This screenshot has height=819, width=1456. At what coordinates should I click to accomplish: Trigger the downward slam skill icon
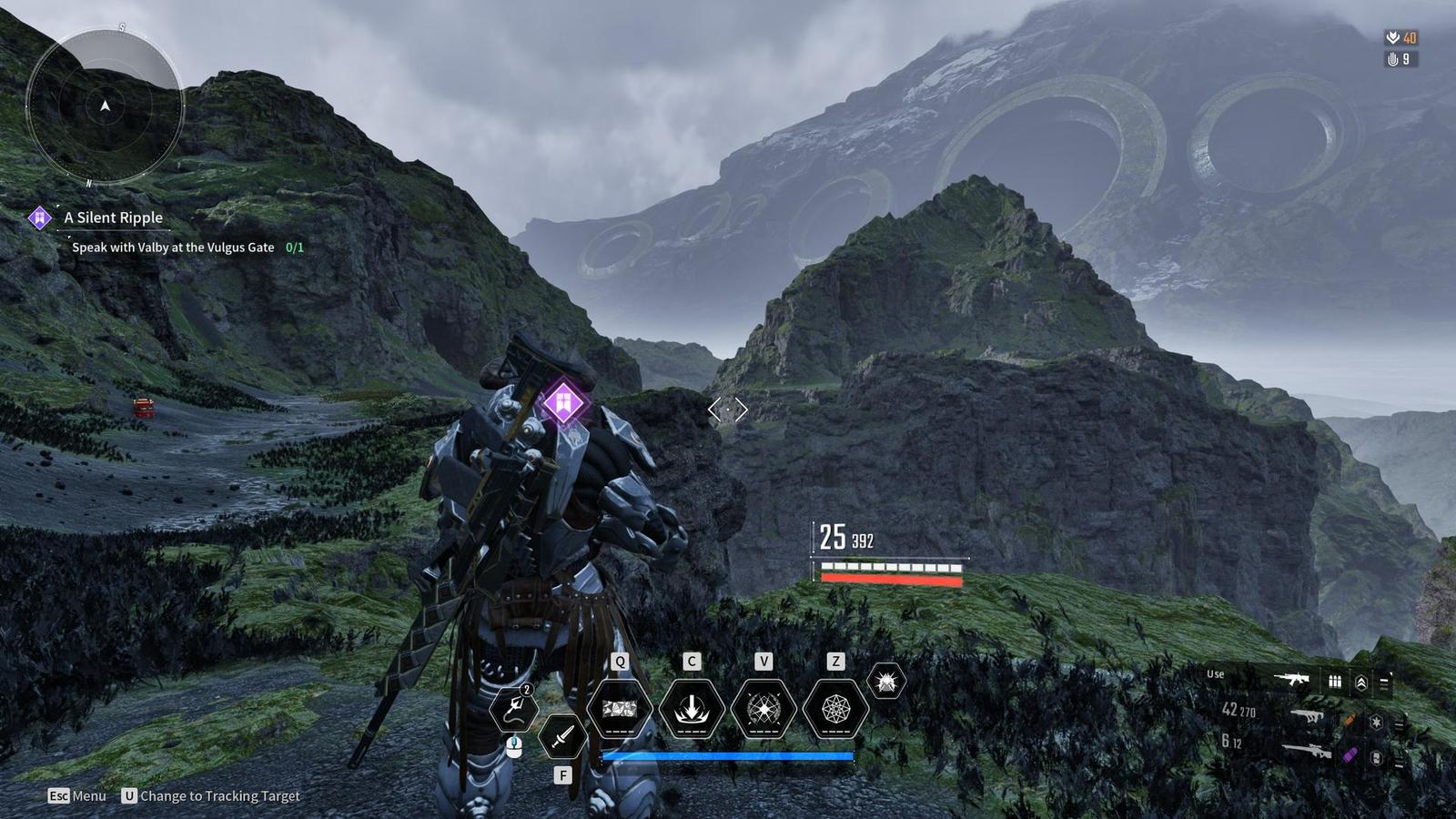click(692, 708)
